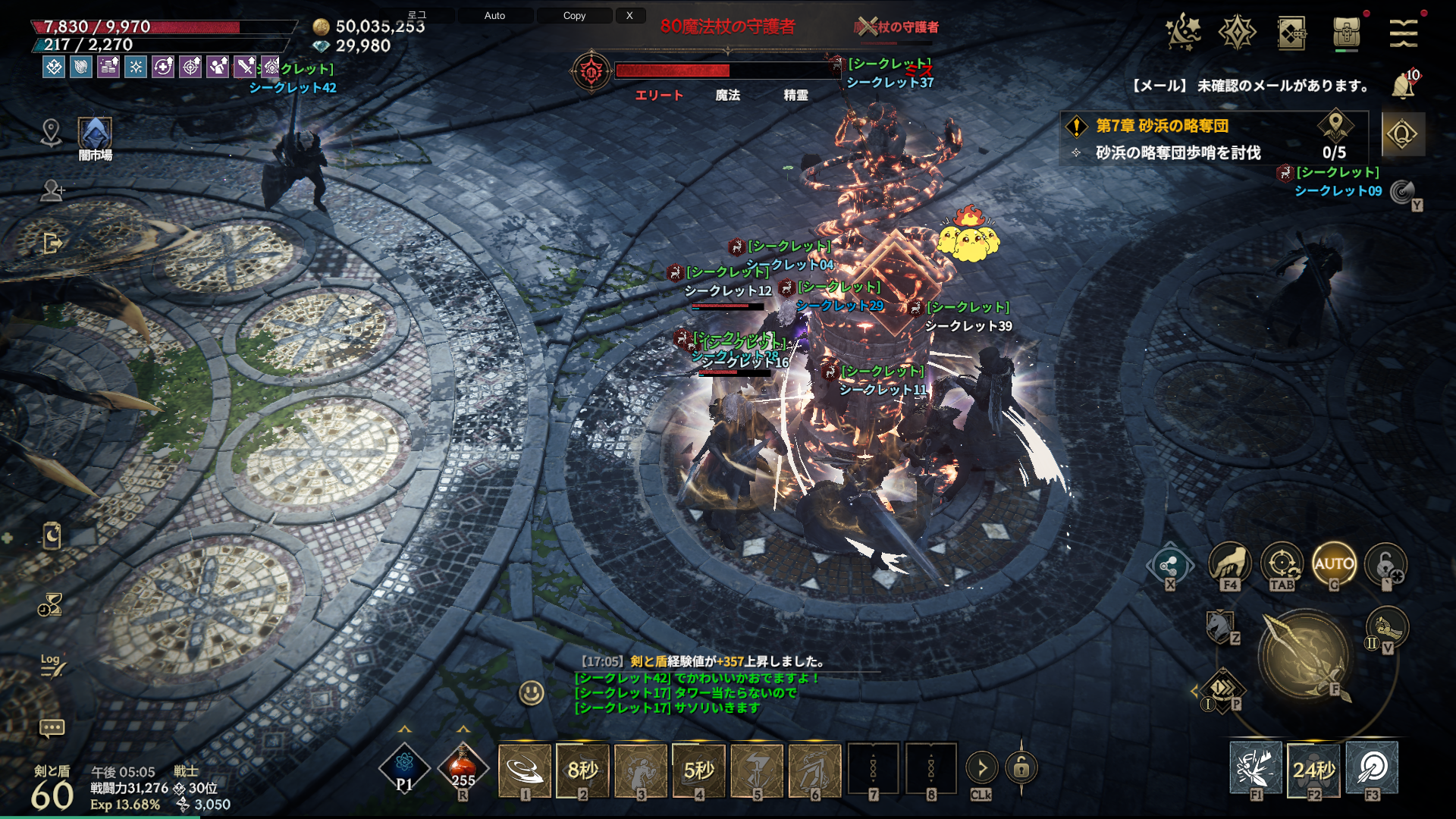The height and width of the screenshot is (819, 1456).
Task: Open the 闇市場 black market icon
Action: (96, 136)
